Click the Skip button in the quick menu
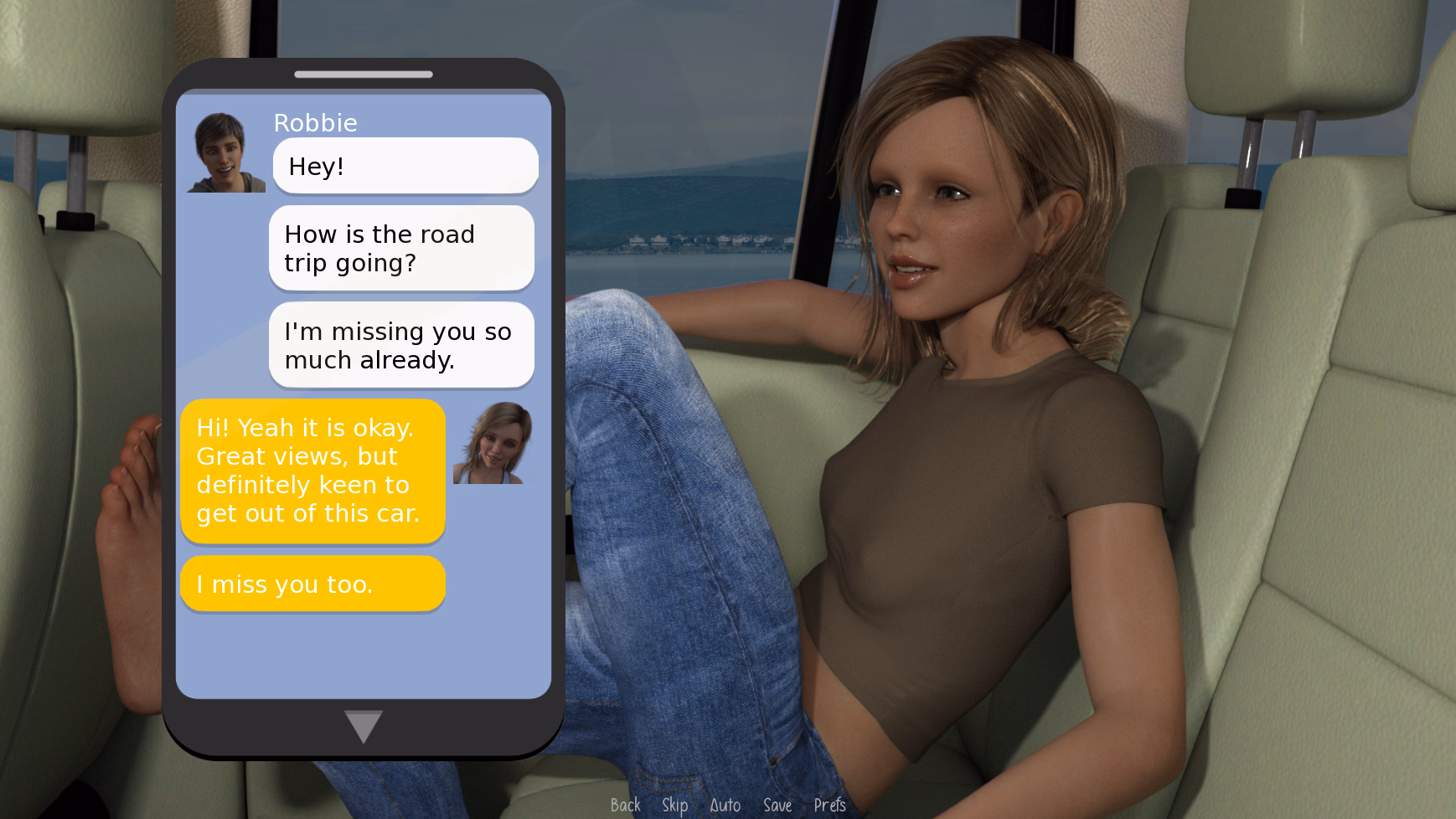Image resolution: width=1456 pixels, height=819 pixels. pyautogui.click(x=674, y=805)
